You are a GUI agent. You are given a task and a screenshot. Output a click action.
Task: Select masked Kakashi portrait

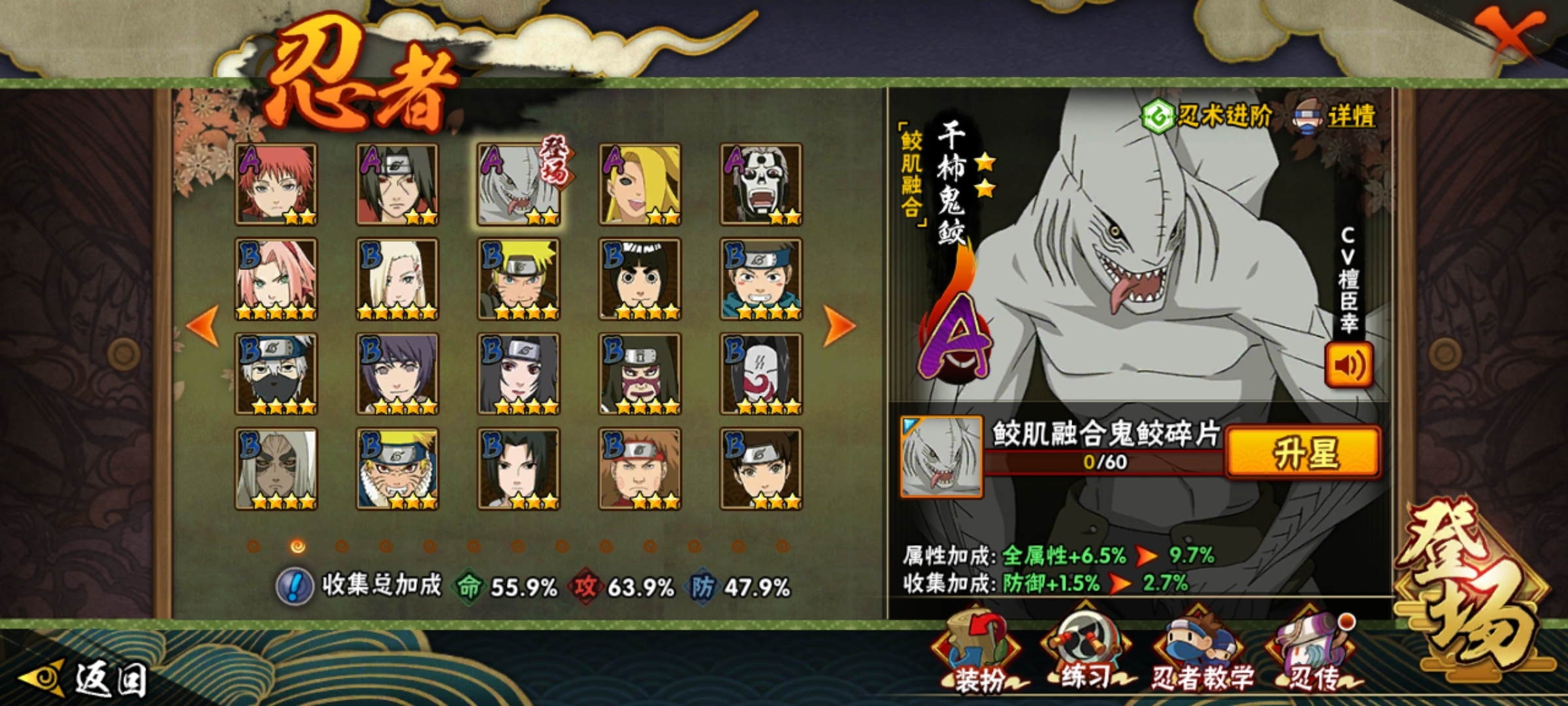tap(276, 374)
